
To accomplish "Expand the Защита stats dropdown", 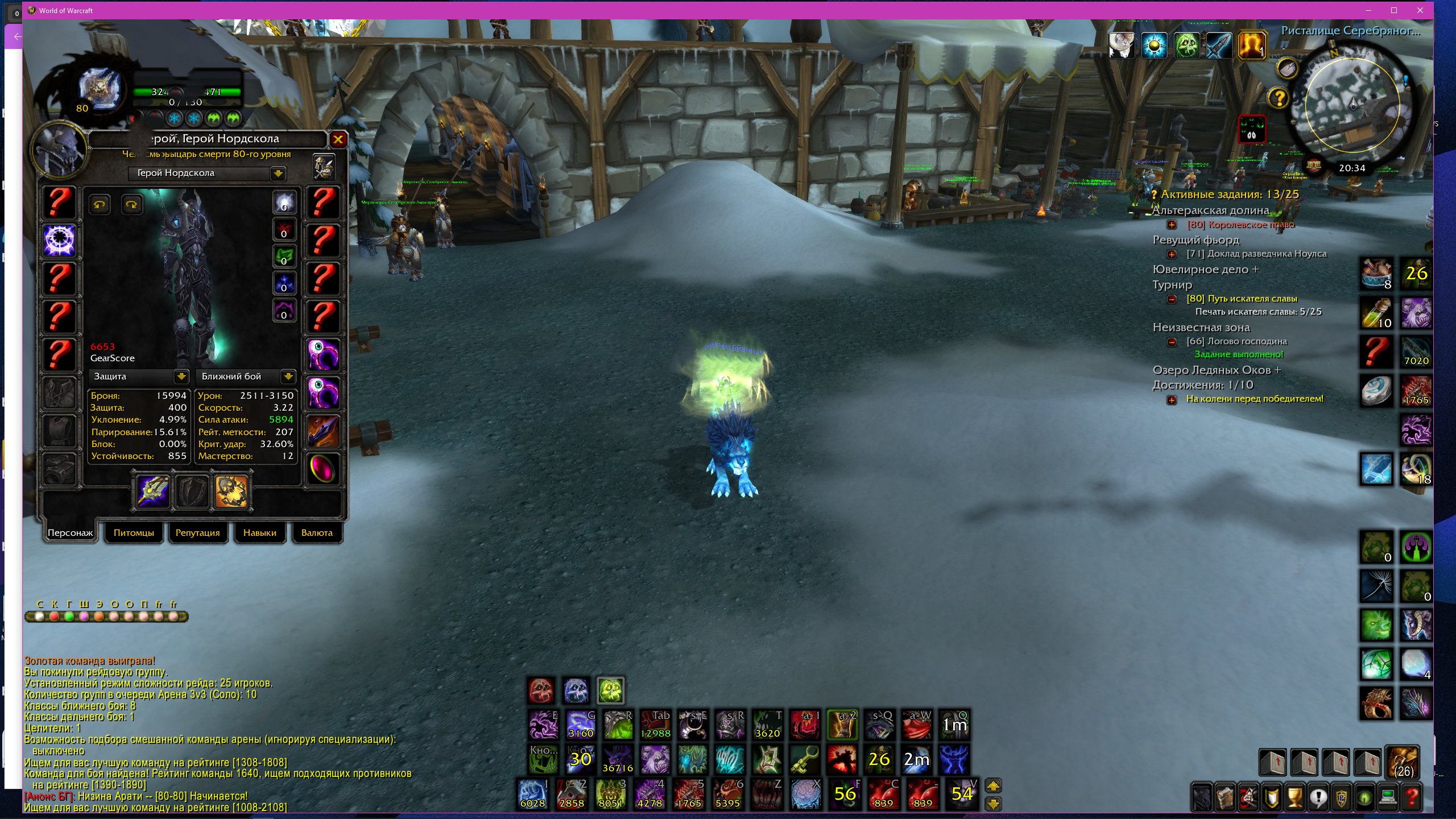I will (x=181, y=376).
